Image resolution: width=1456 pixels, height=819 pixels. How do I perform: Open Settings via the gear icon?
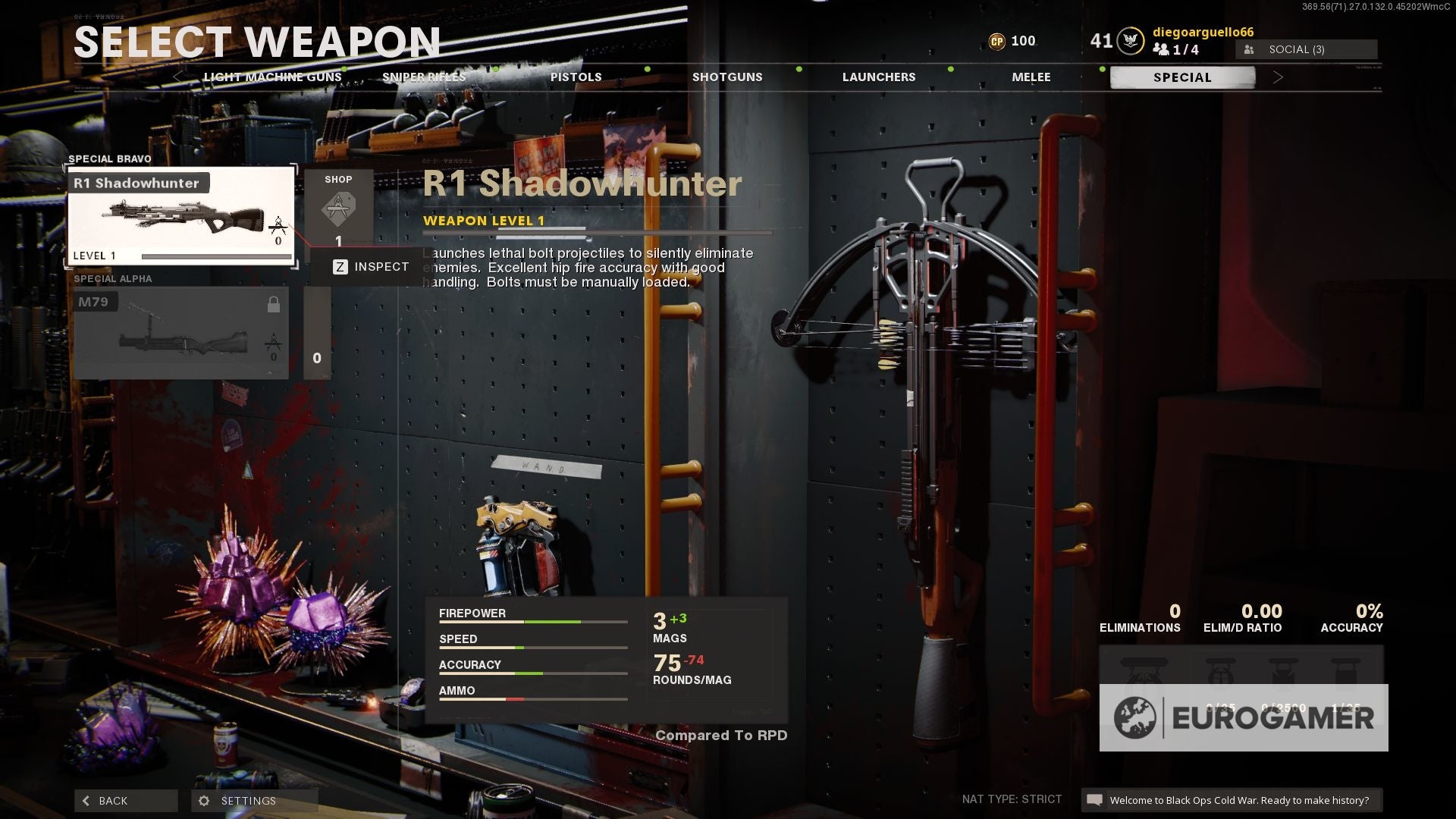click(x=203, y=800)
